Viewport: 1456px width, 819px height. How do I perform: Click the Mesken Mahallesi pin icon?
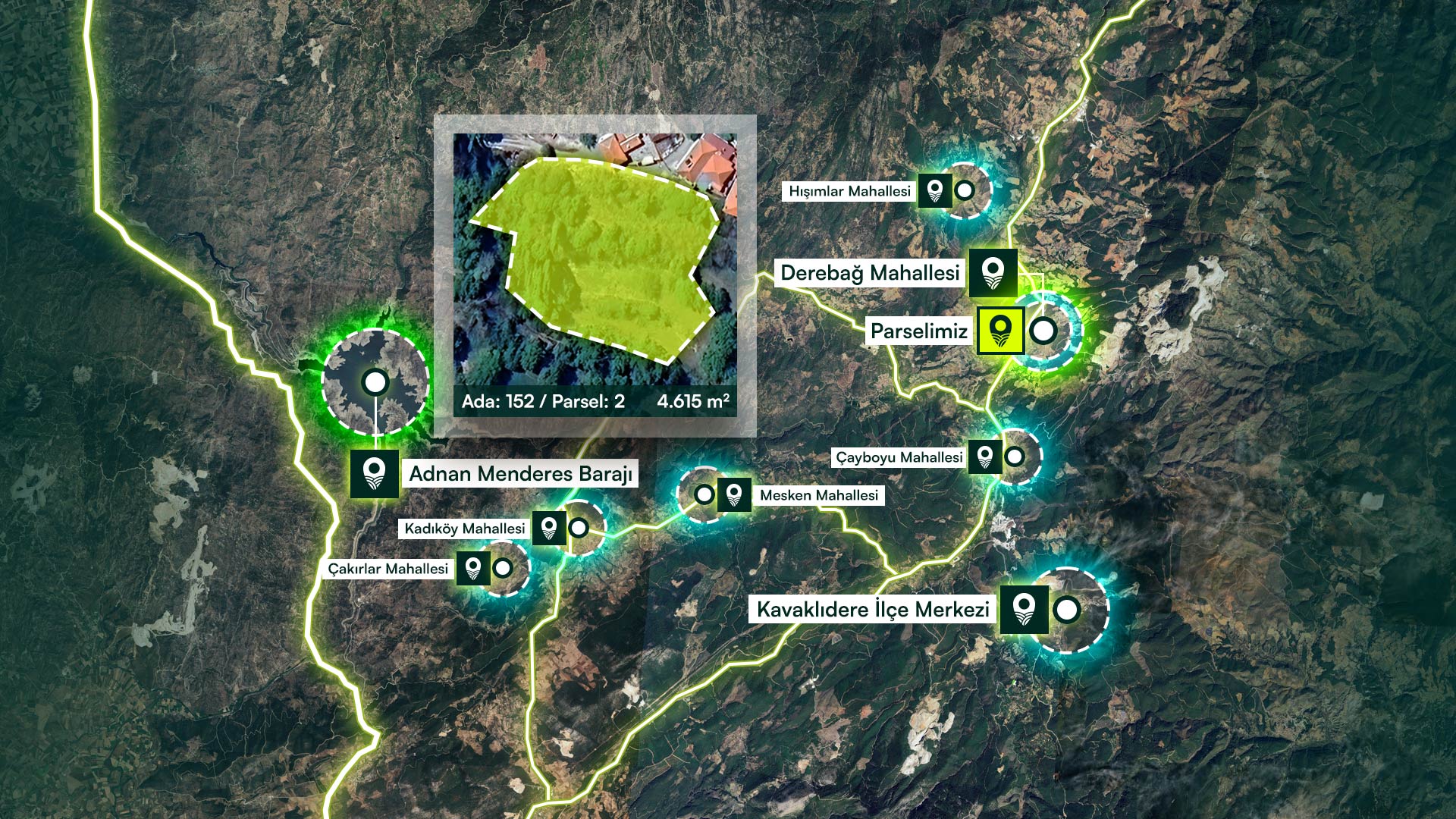click(x=733, y=495)
